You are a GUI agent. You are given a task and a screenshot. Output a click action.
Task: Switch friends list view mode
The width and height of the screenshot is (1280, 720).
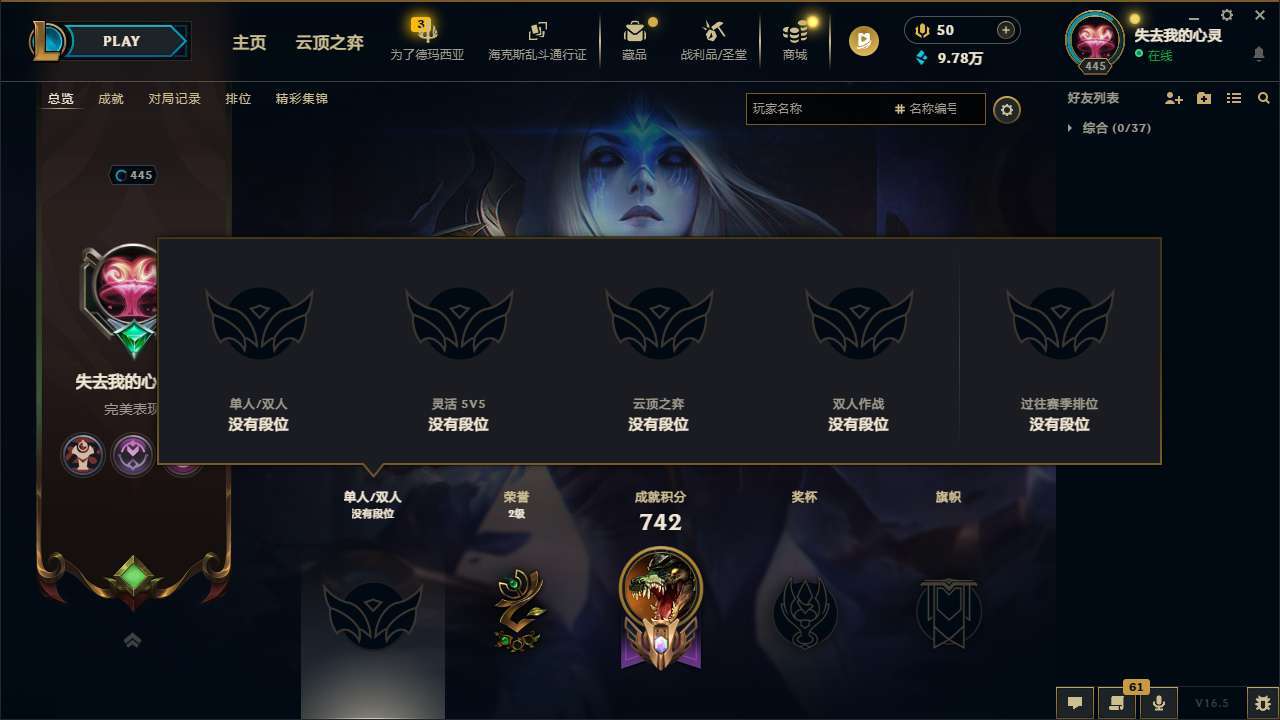(x=1233, y=98)
